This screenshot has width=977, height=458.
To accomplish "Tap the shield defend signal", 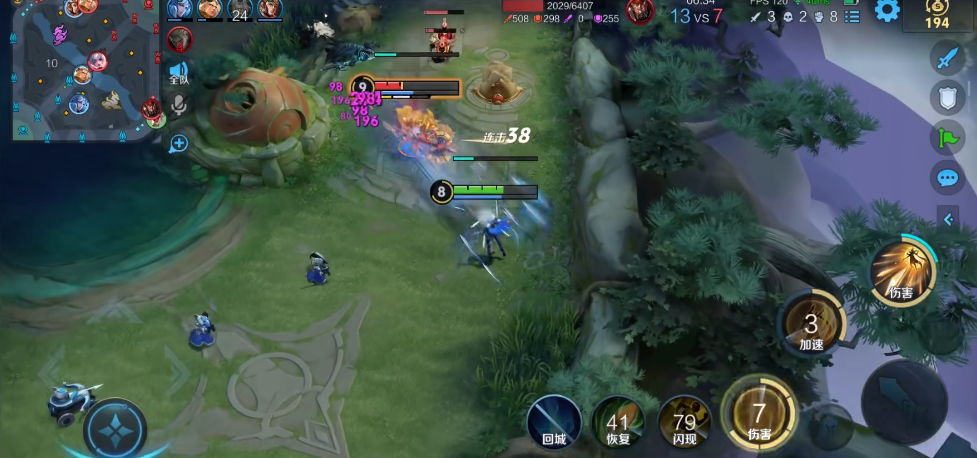I will point(947,97).
